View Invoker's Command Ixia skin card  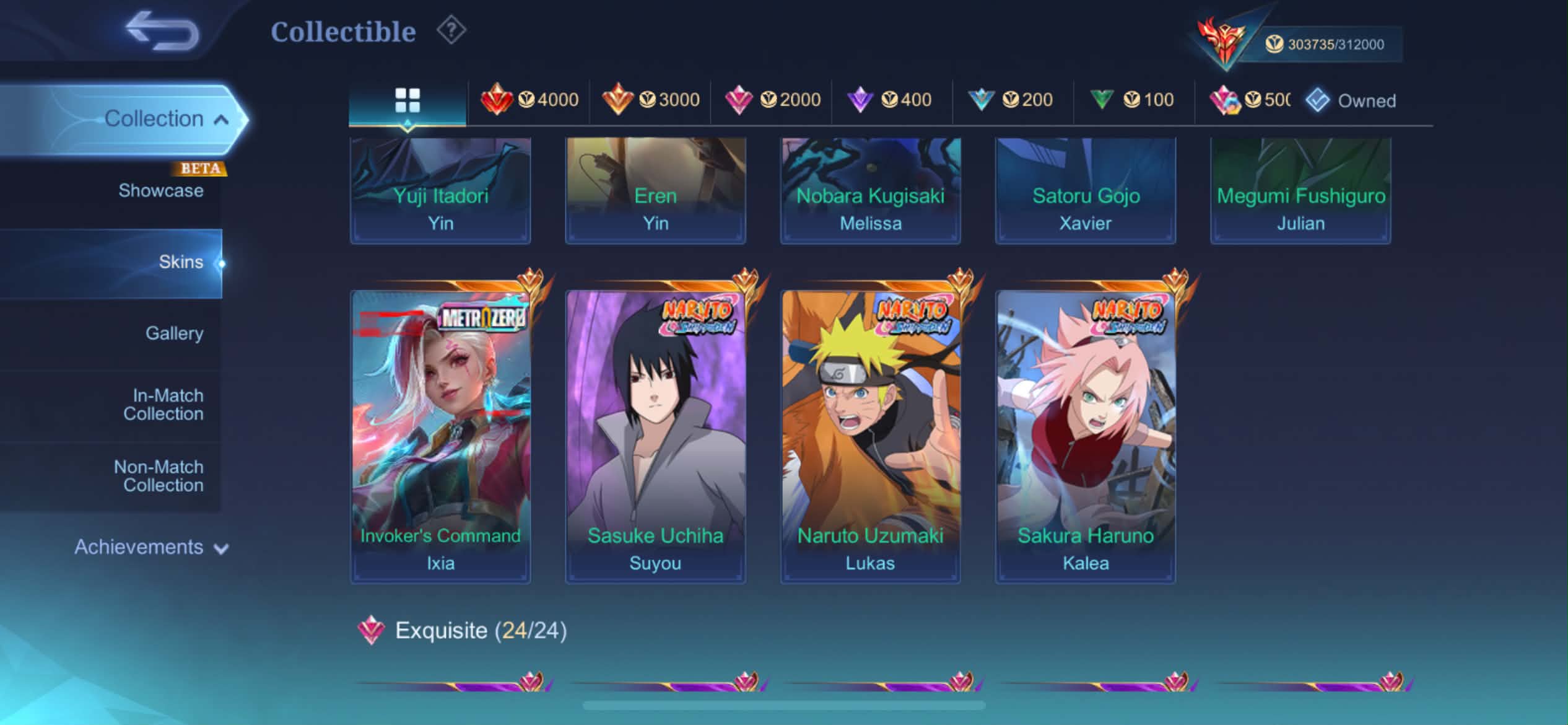pyautogui.click(x=440, y=434)
